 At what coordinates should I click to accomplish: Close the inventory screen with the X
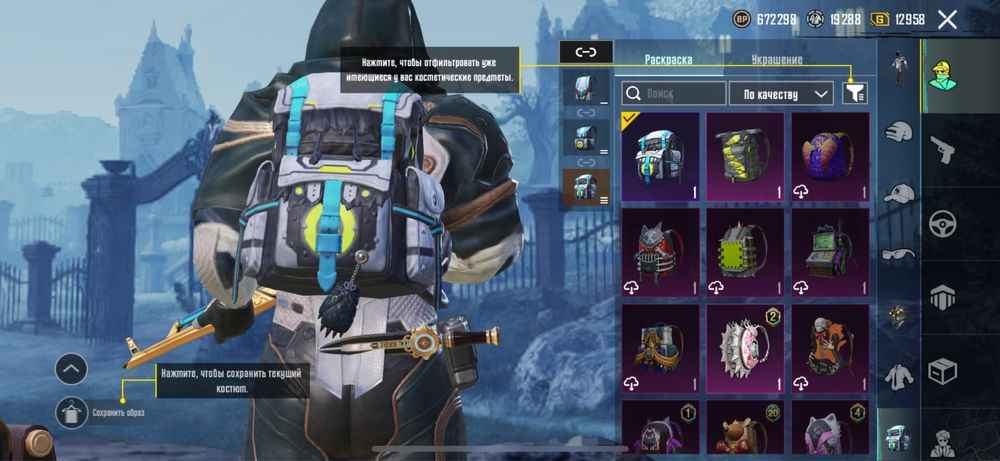947,19
